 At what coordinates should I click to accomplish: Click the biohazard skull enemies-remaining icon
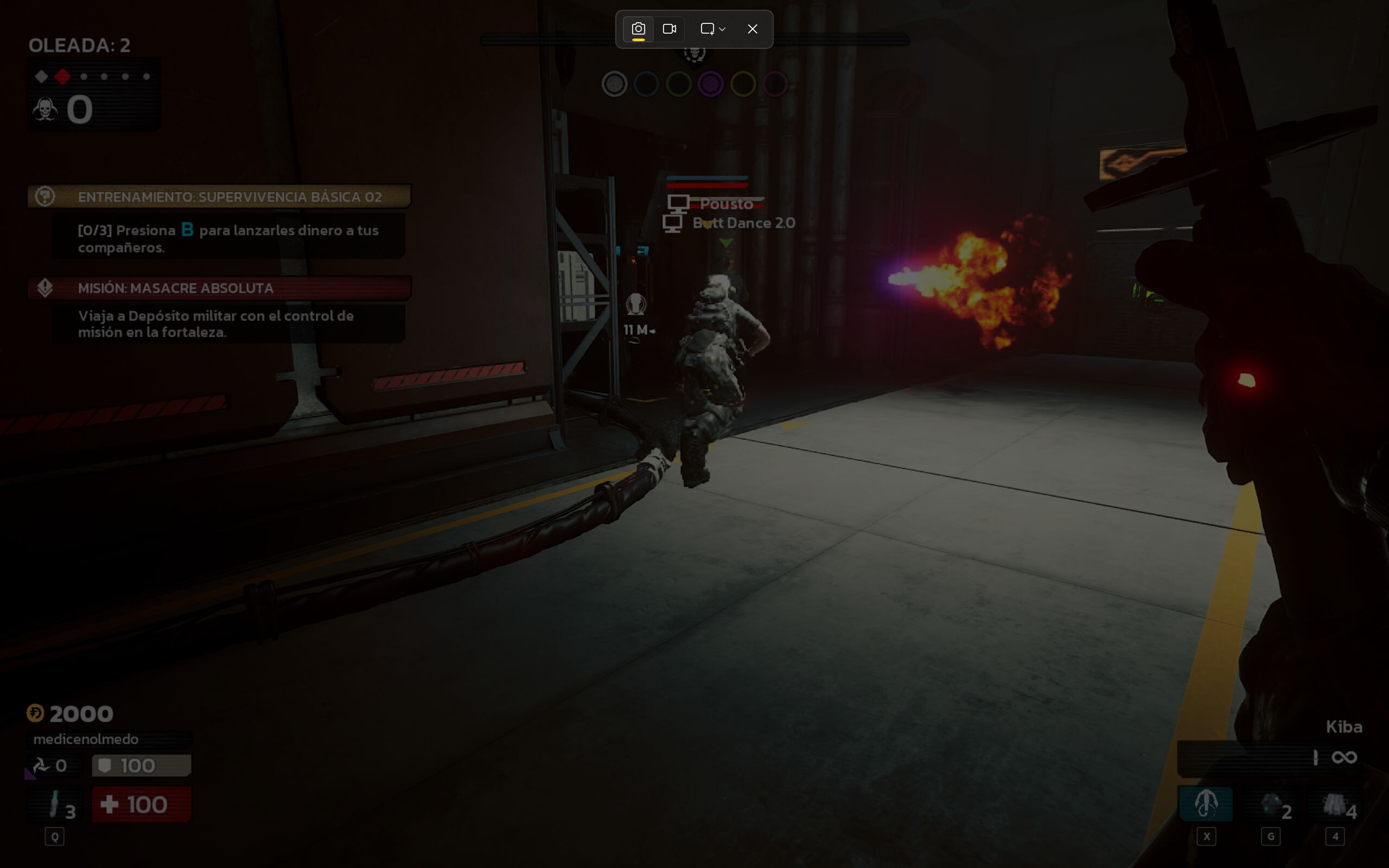pyautogui.click(x=45, y=109)
